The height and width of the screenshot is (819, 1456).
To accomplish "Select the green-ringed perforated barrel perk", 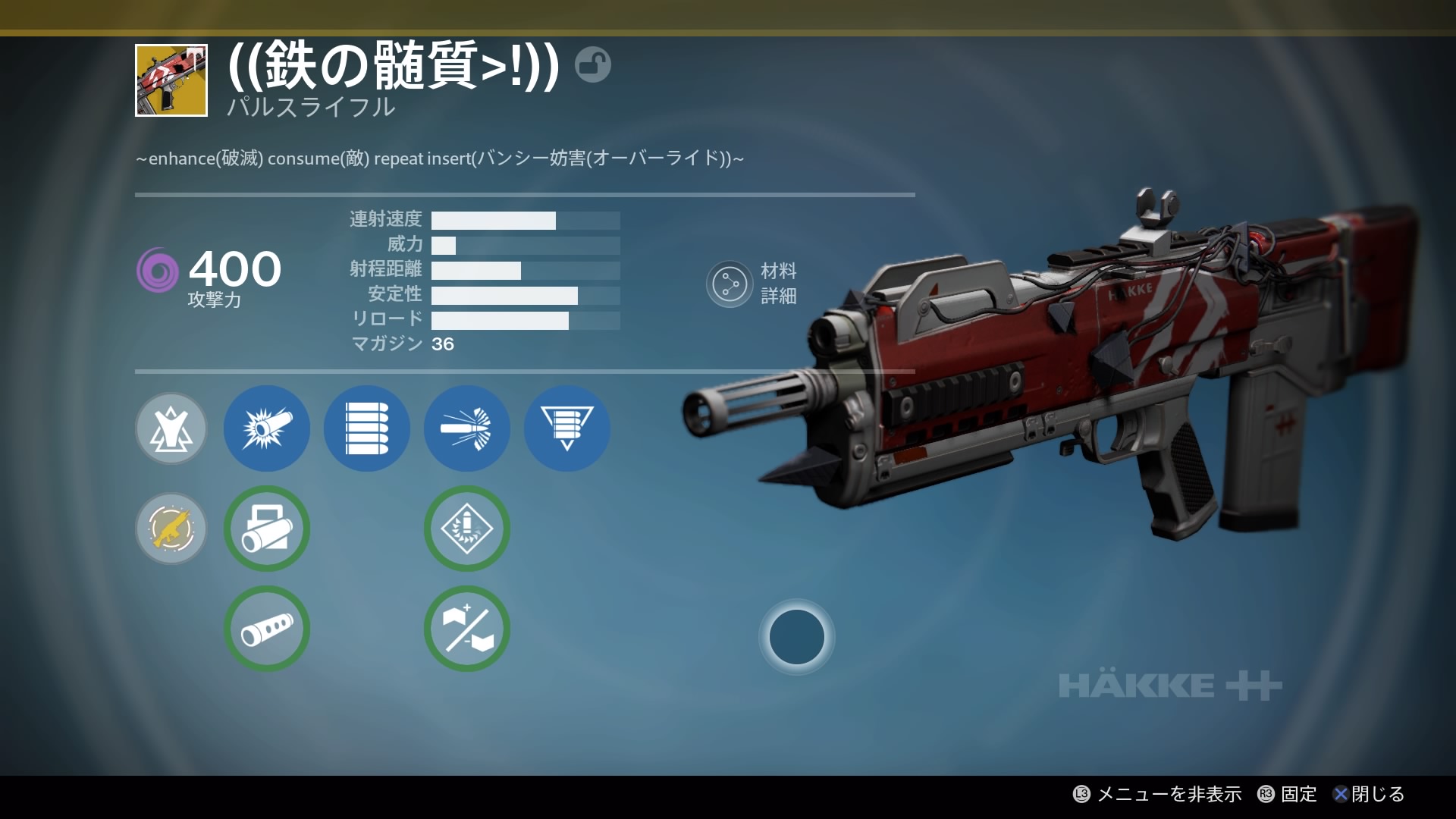I will coord(267,629).
